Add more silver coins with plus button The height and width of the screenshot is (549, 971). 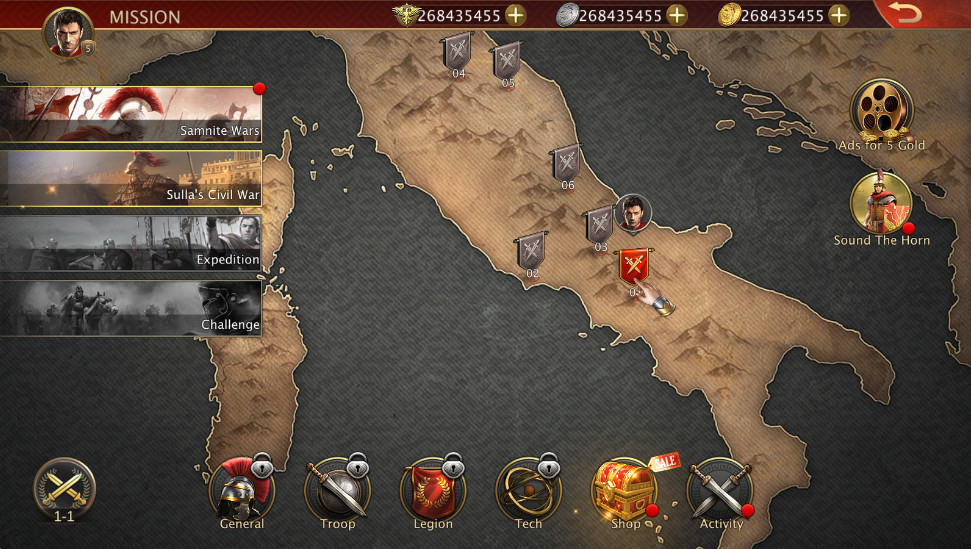coord(677,15)
